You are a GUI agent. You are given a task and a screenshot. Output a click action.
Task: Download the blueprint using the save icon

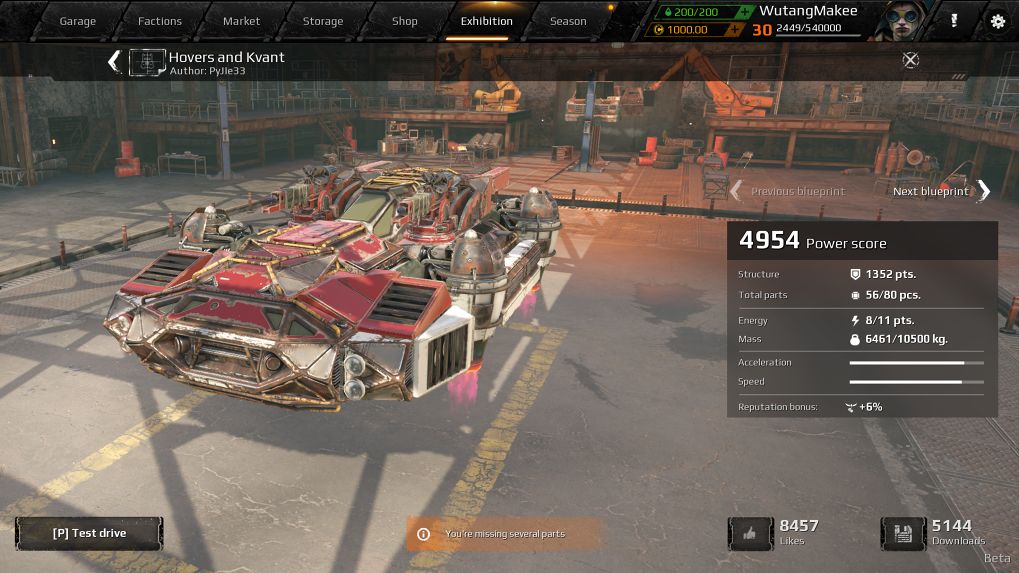[x=903, y=533]
